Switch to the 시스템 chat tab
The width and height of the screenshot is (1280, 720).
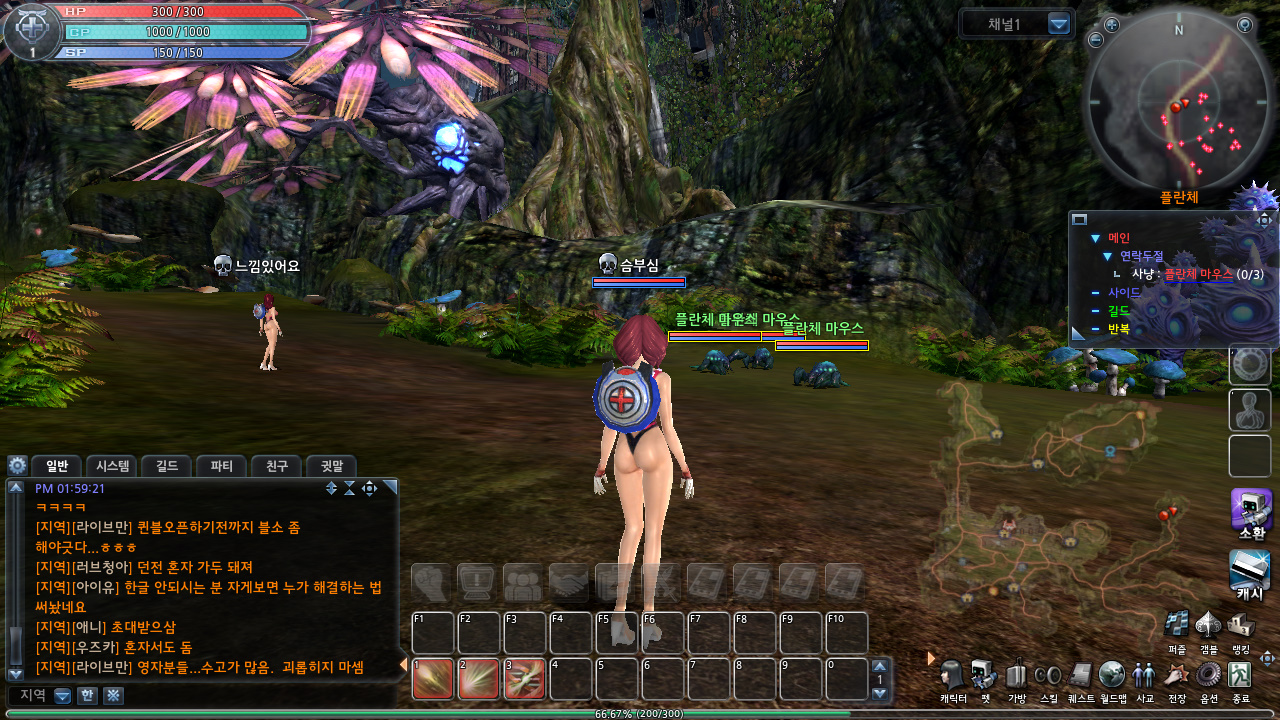click(x=112, y=466)
